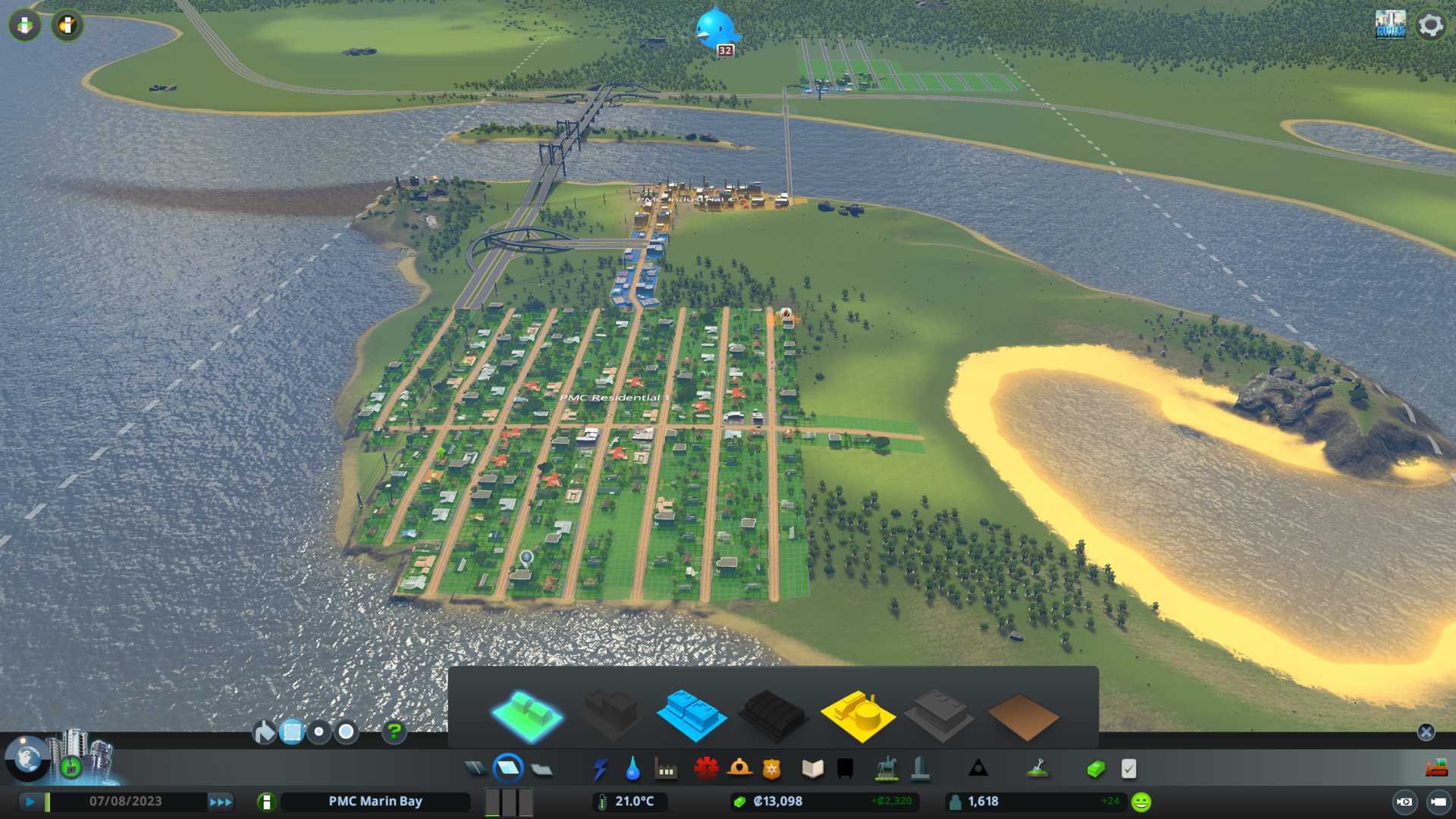Screen dimensions: 1456x819
Task: Close the zoning panel with the X
Action: [1426, 732]
